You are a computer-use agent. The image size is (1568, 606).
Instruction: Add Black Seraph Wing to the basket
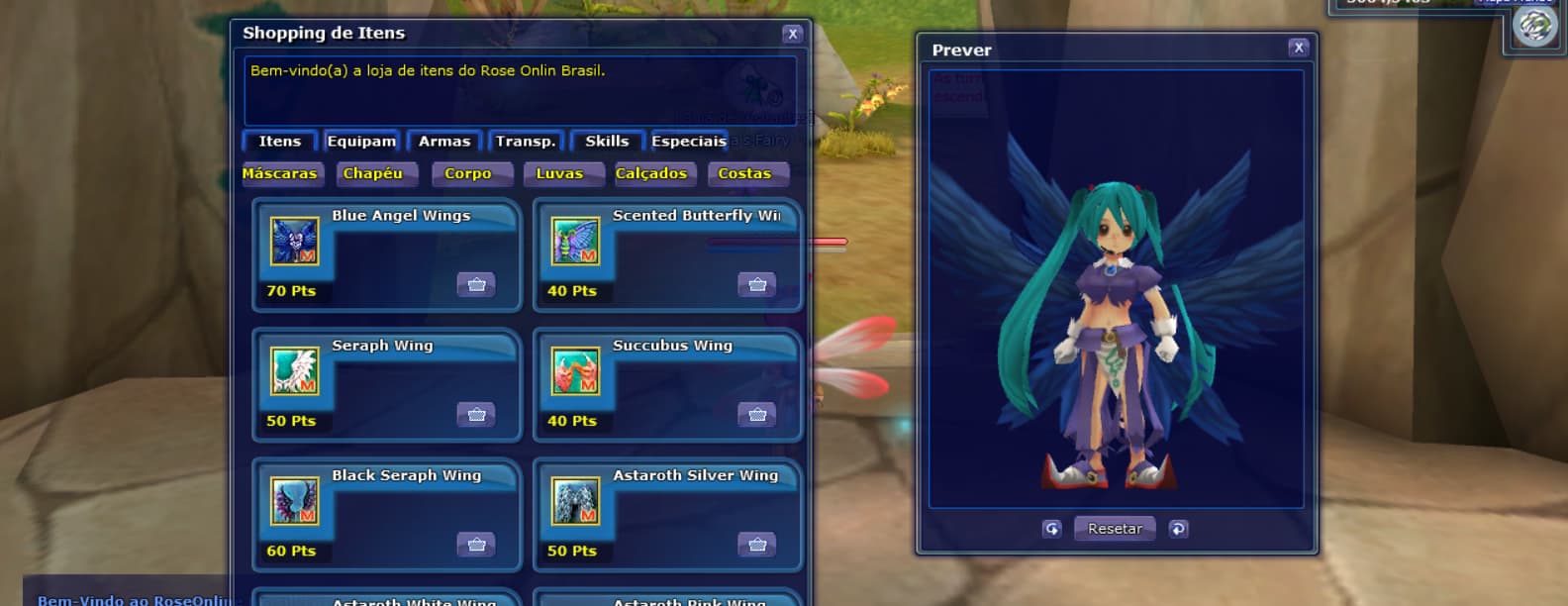click(476, 545)
